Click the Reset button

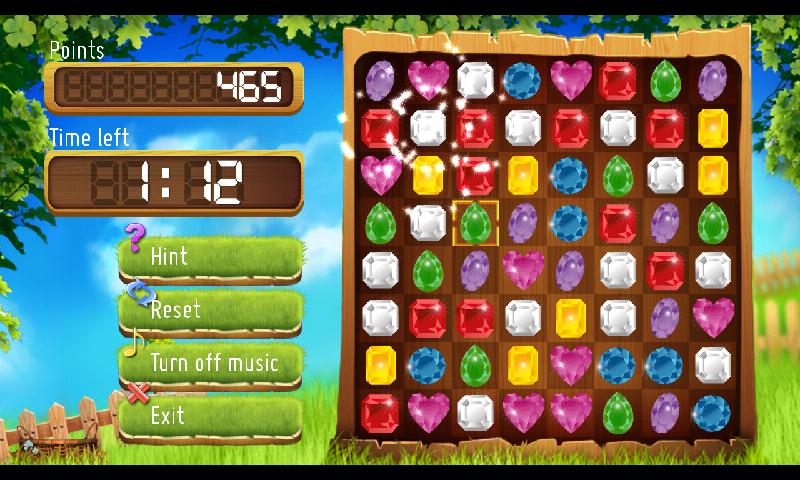point(210,311)
